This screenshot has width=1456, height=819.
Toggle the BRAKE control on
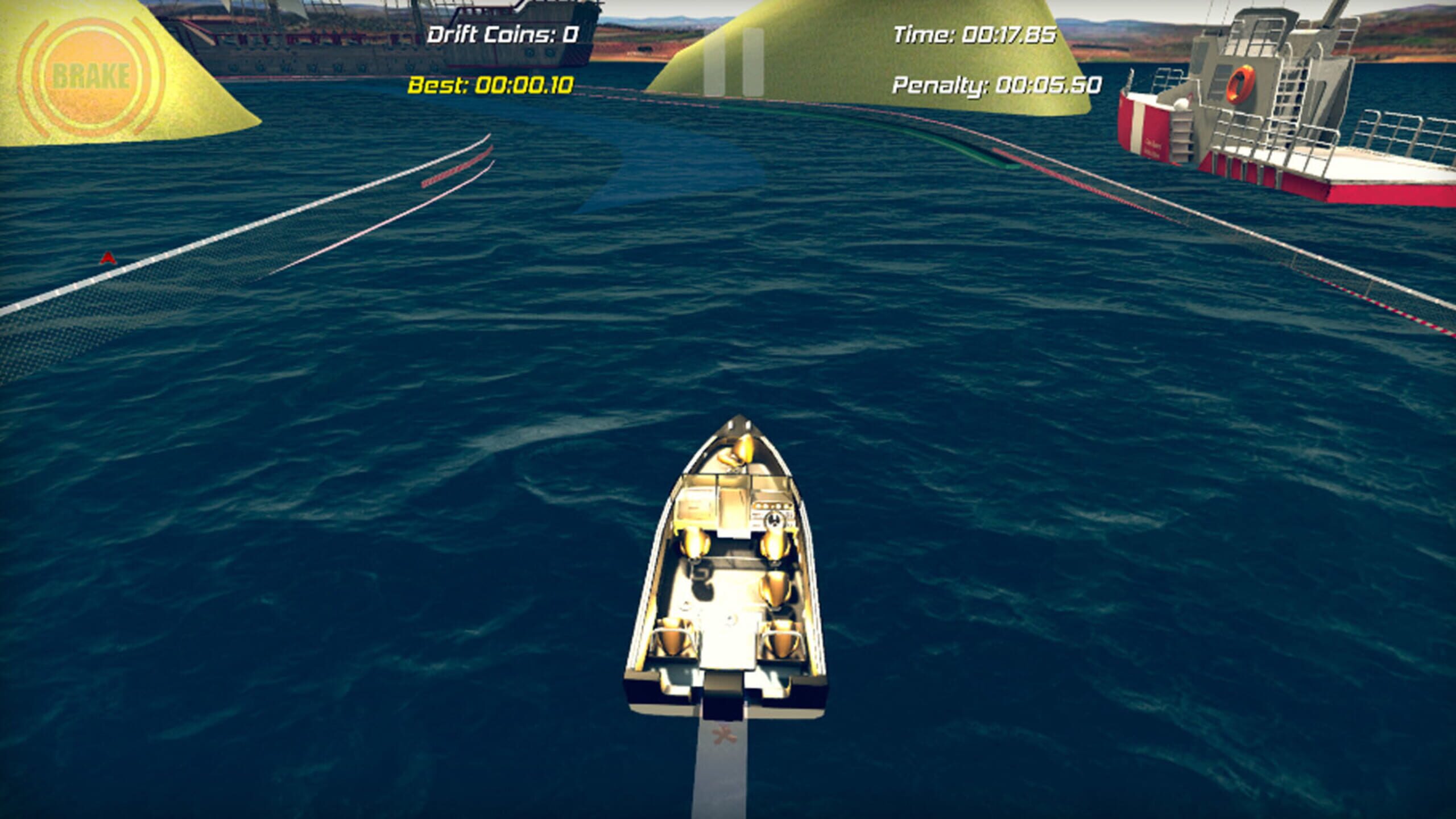(91, 74)
